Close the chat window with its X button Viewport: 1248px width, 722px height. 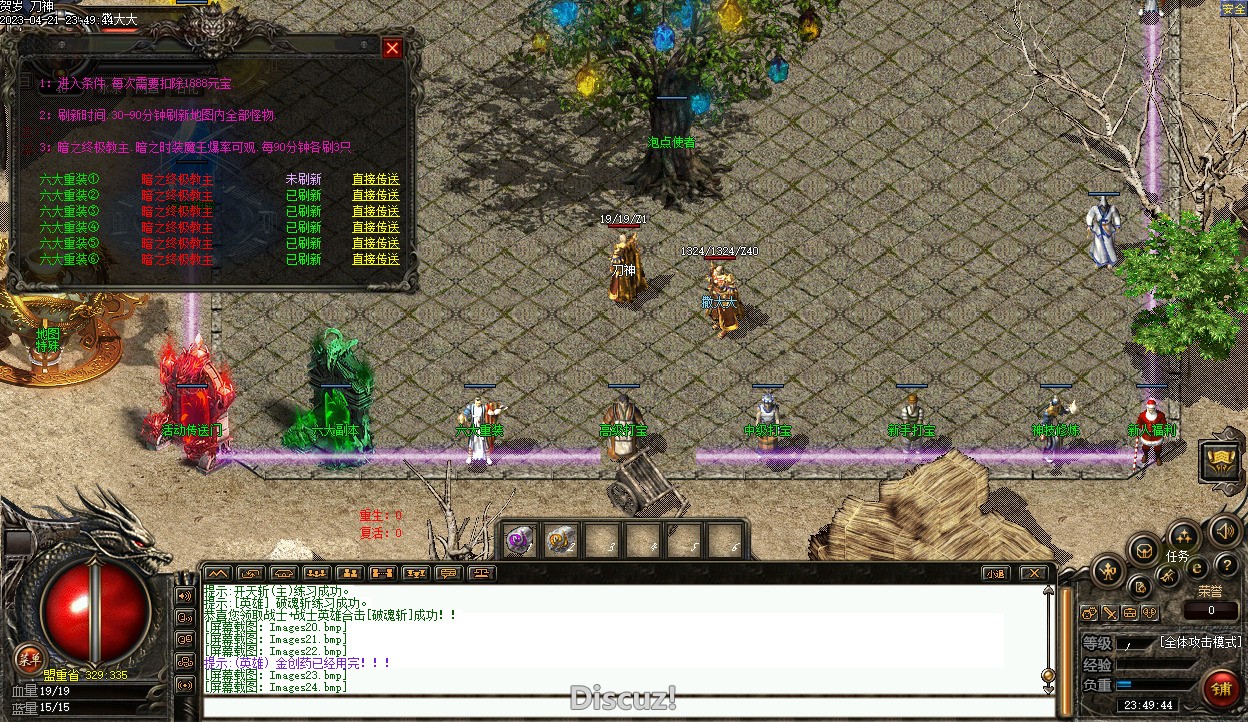coord(1033,573)
